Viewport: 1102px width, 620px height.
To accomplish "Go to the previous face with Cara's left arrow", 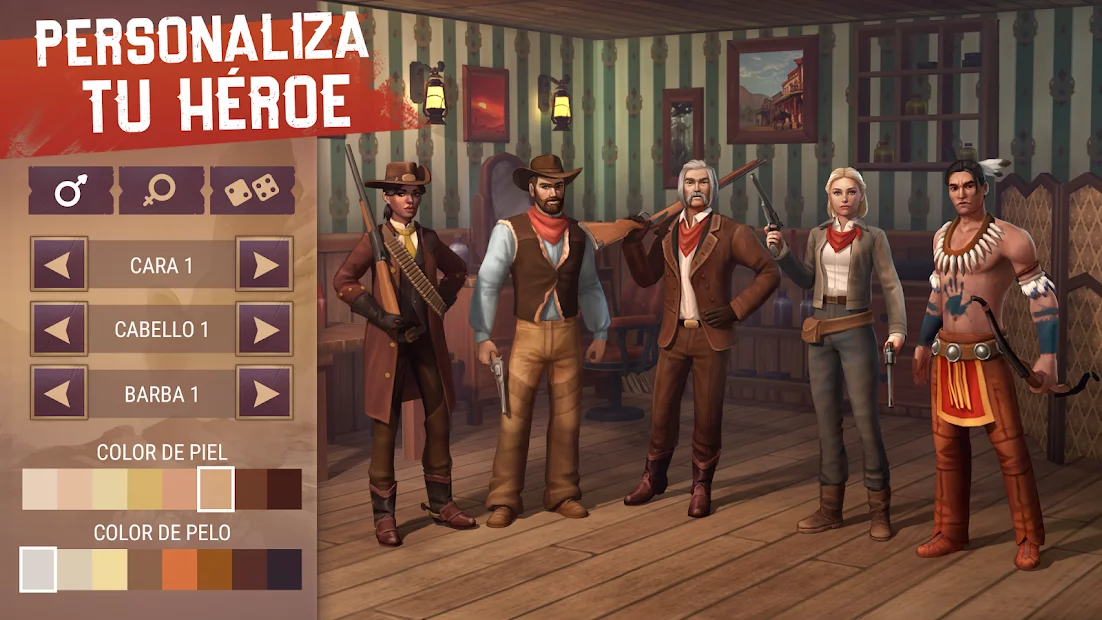I will tap(59, 265).
